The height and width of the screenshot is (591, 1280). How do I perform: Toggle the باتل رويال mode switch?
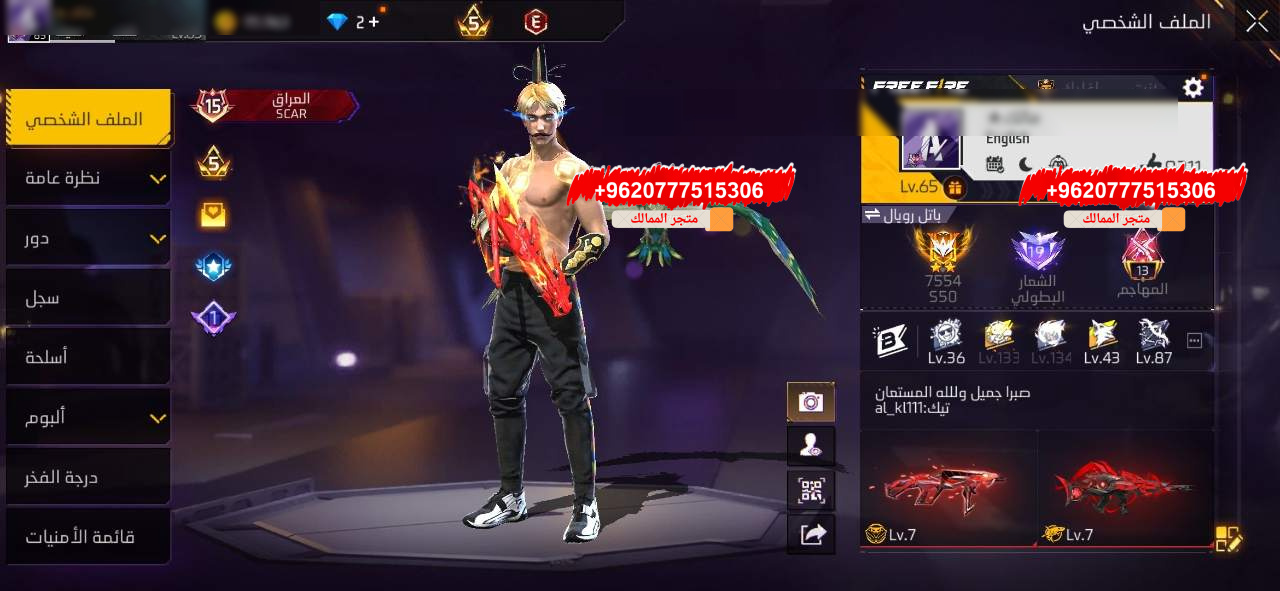pyautogui.click(x=872, y=215)
